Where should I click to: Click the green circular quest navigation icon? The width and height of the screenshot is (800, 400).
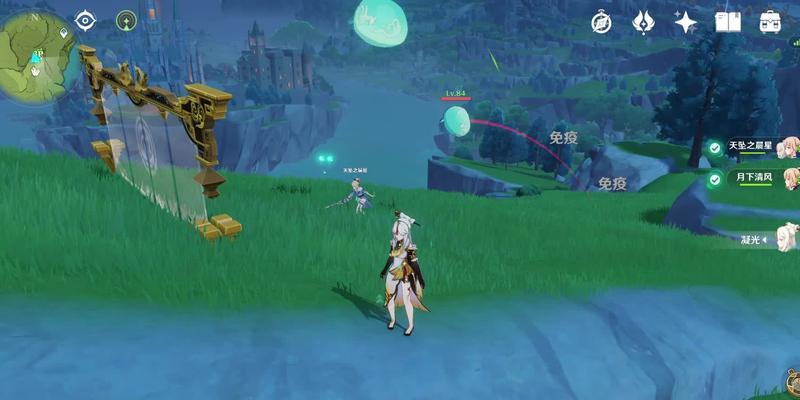126,19
